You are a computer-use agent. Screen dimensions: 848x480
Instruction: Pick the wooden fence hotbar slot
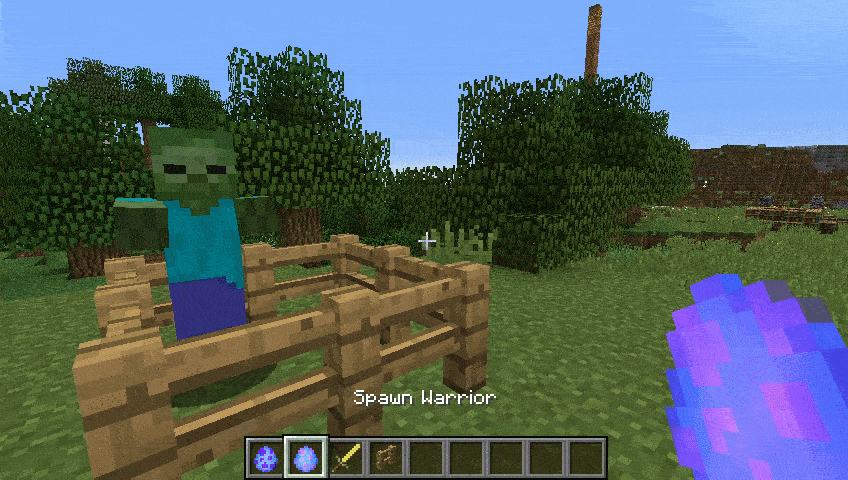(384, 458)
